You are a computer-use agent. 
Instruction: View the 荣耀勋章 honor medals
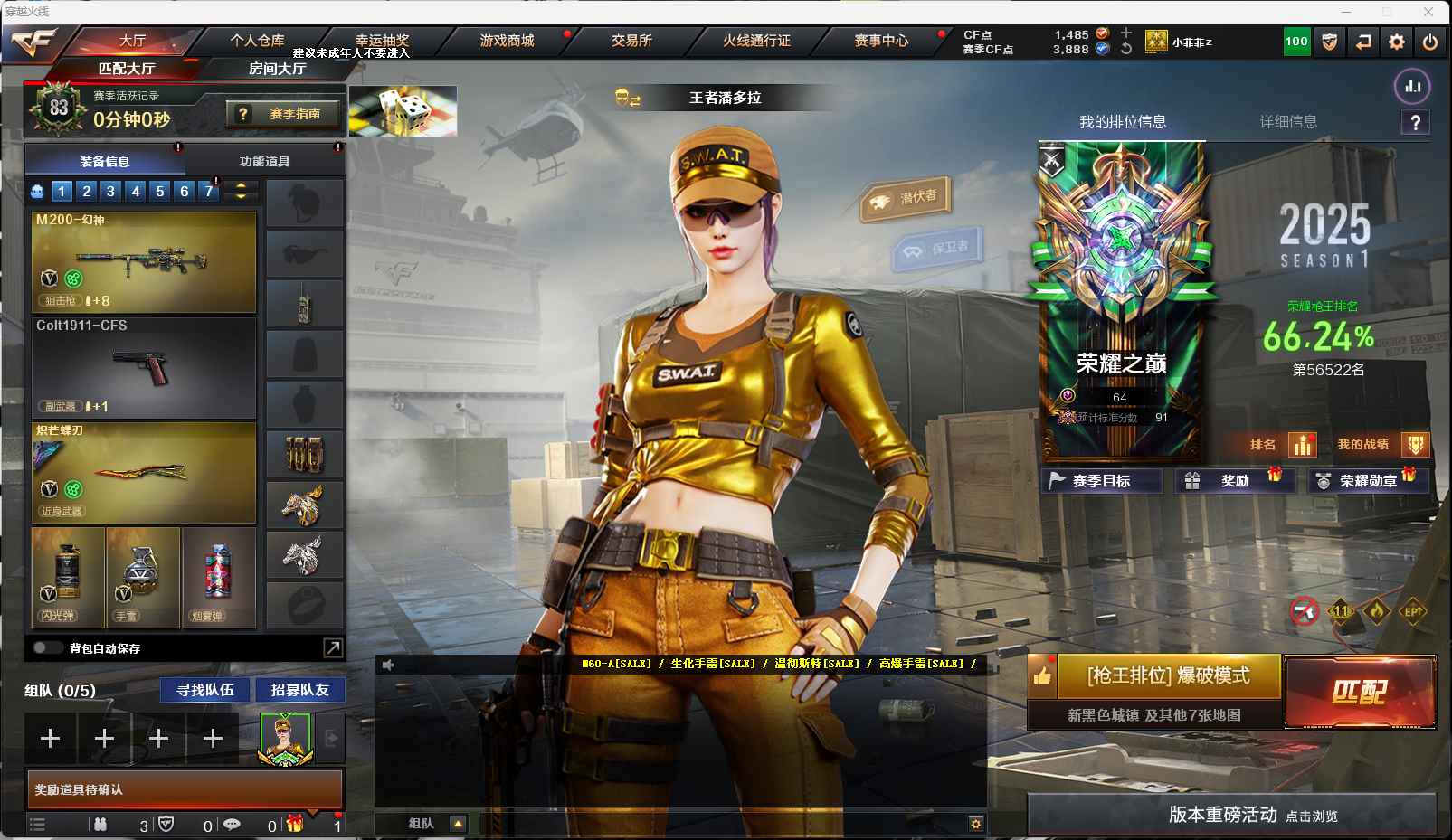(x=1367, y=481)
